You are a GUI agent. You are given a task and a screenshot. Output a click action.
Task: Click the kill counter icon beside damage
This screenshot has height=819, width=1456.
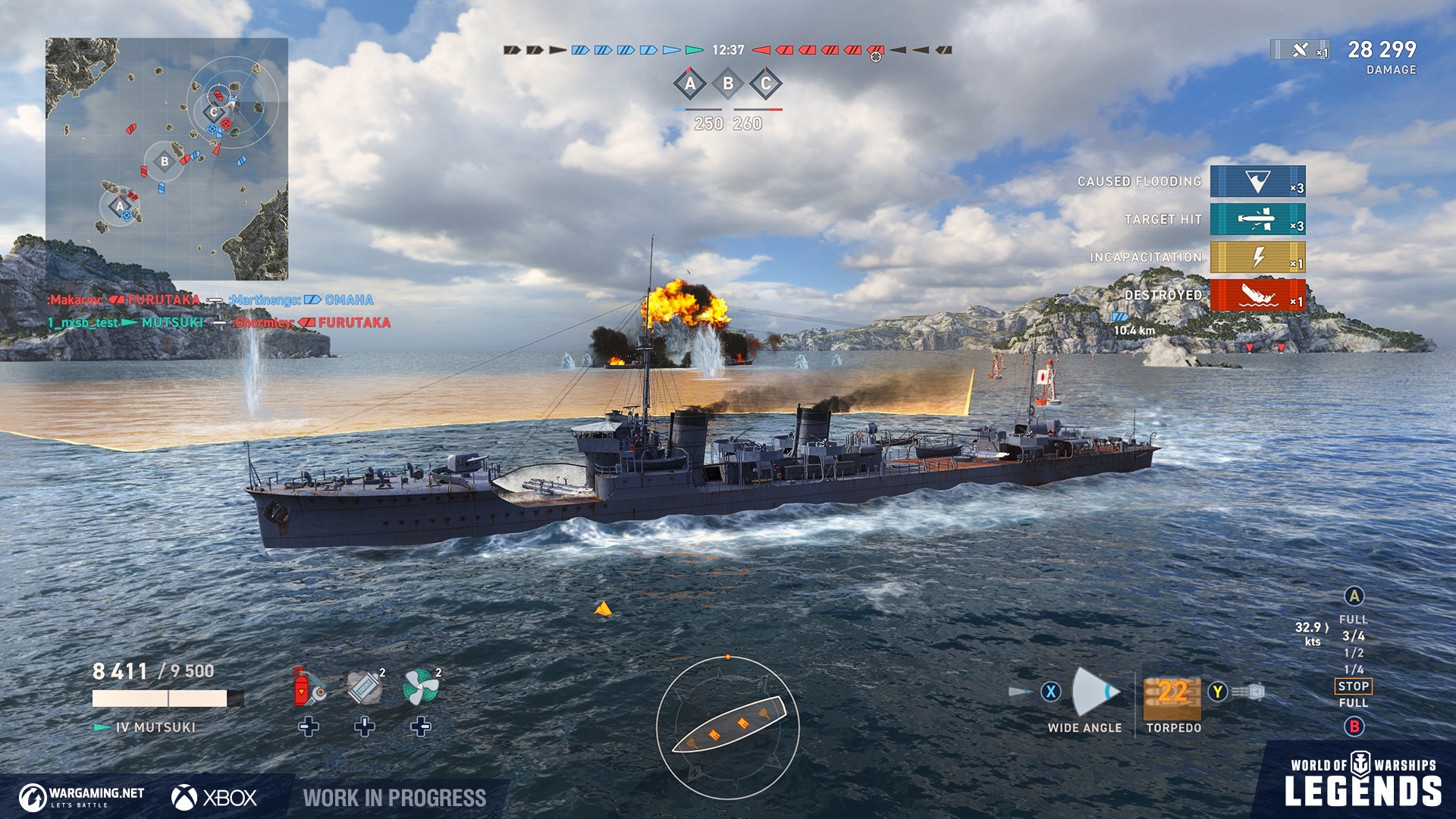click(1301, 50)
